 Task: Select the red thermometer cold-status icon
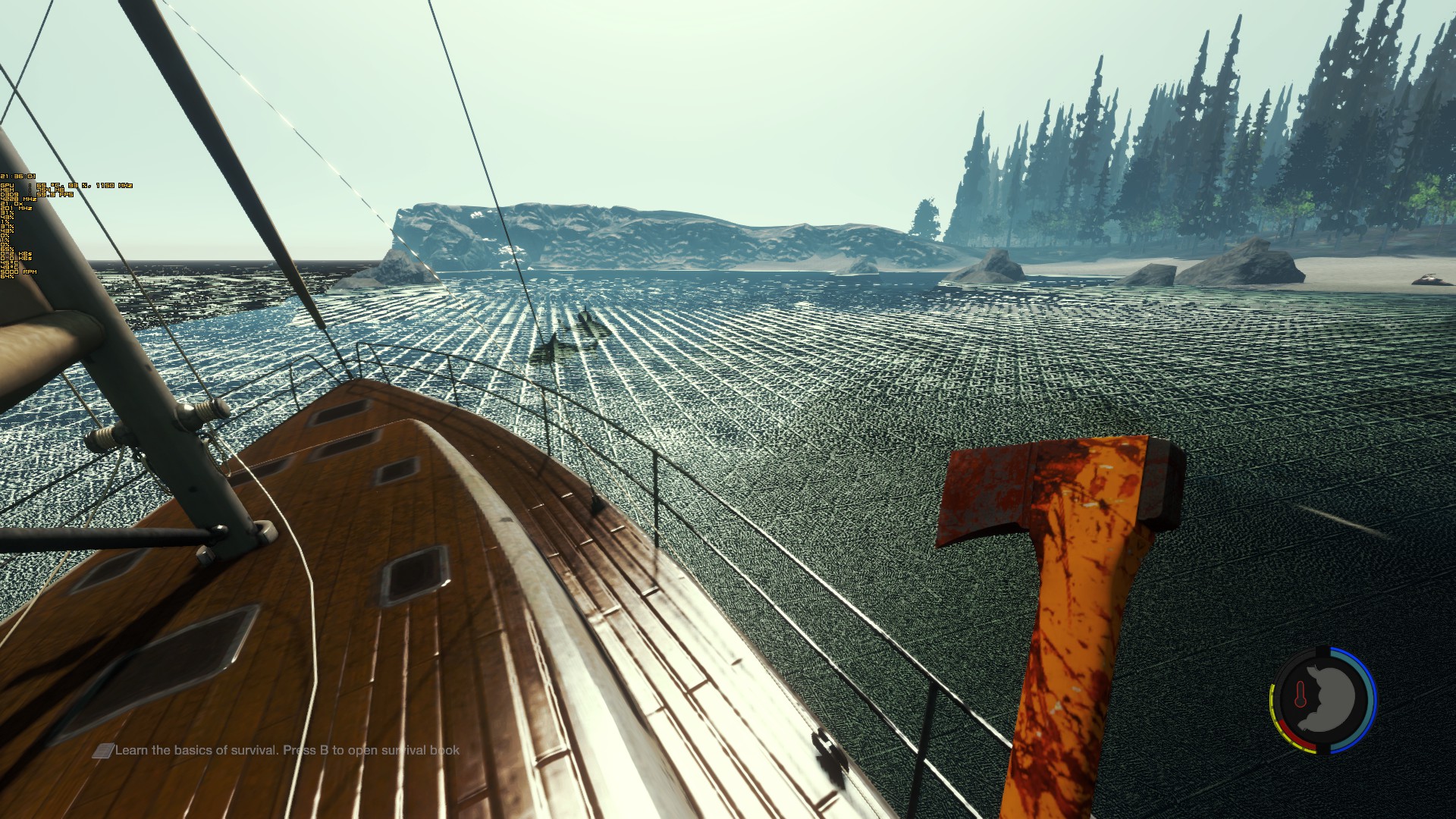coord(1300,695)
